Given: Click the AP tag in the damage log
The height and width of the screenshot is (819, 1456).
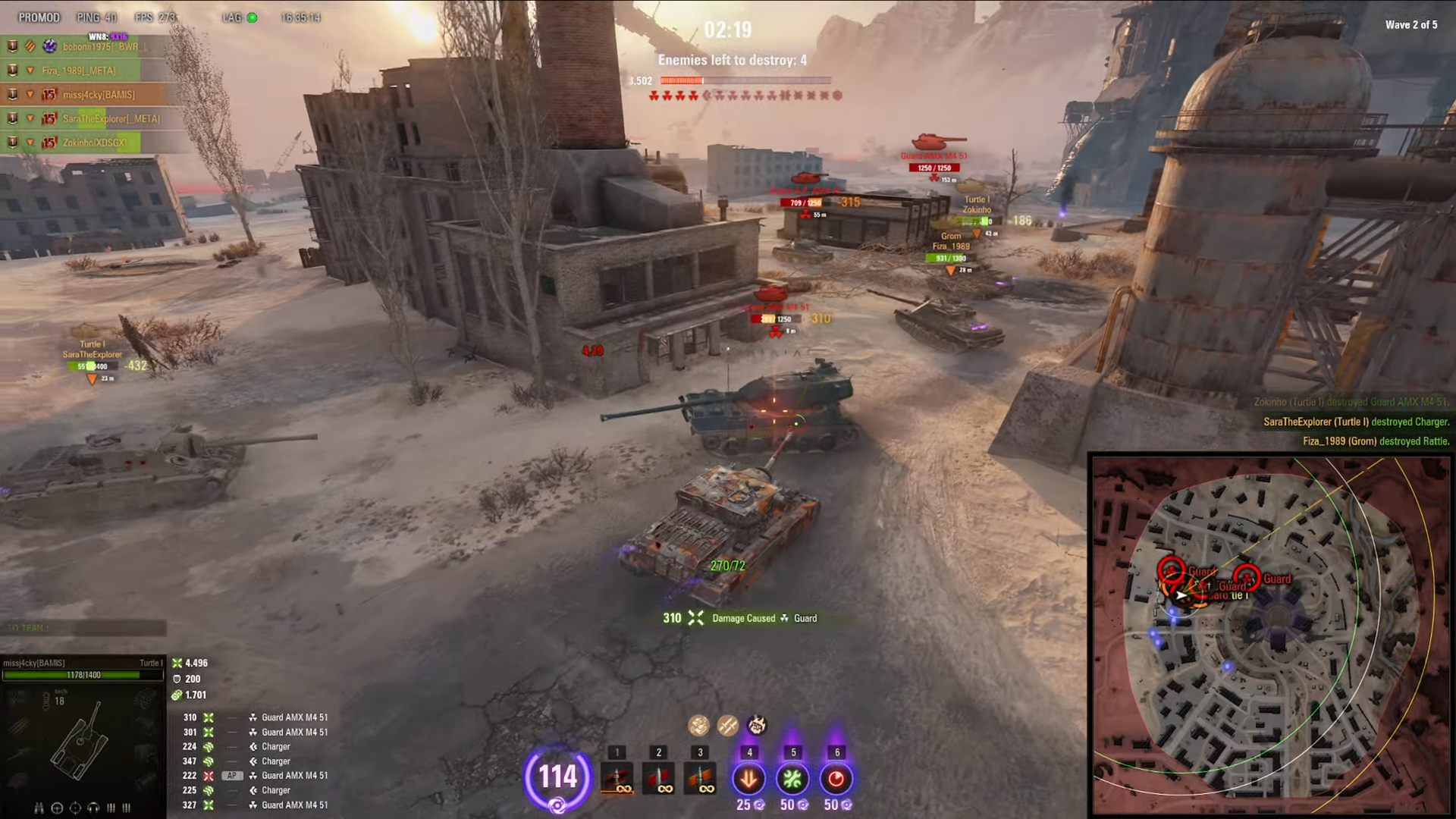Looking at the screenshot, I should point(232,775).
